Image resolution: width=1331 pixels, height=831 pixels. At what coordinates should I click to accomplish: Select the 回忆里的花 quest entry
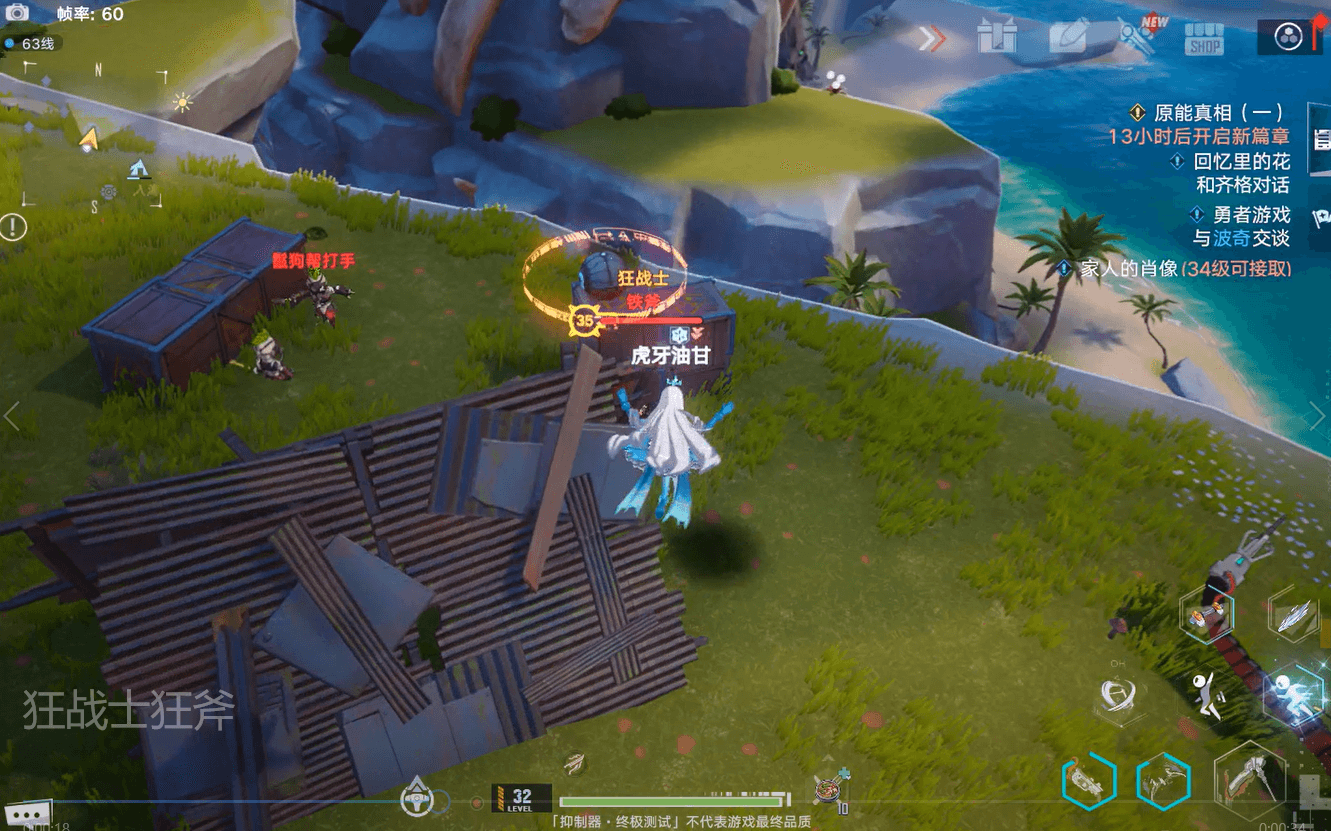[1240, 161]
